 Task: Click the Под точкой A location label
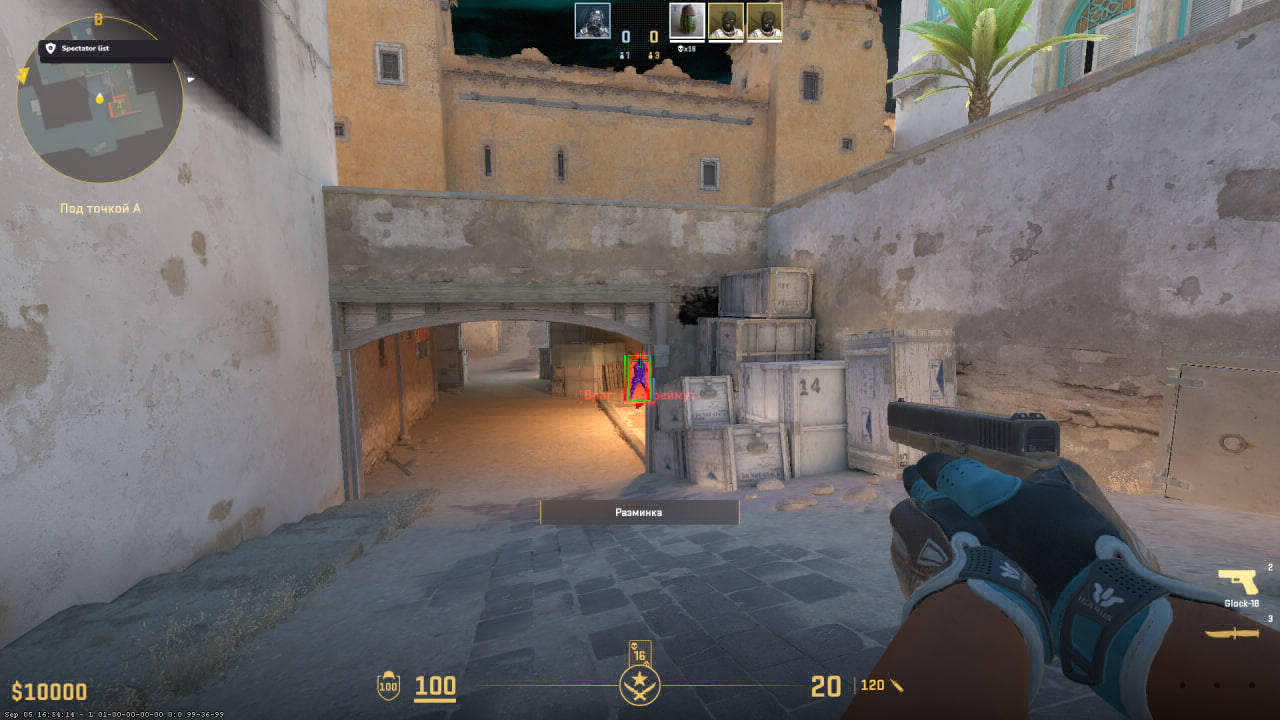click(100, 208)
